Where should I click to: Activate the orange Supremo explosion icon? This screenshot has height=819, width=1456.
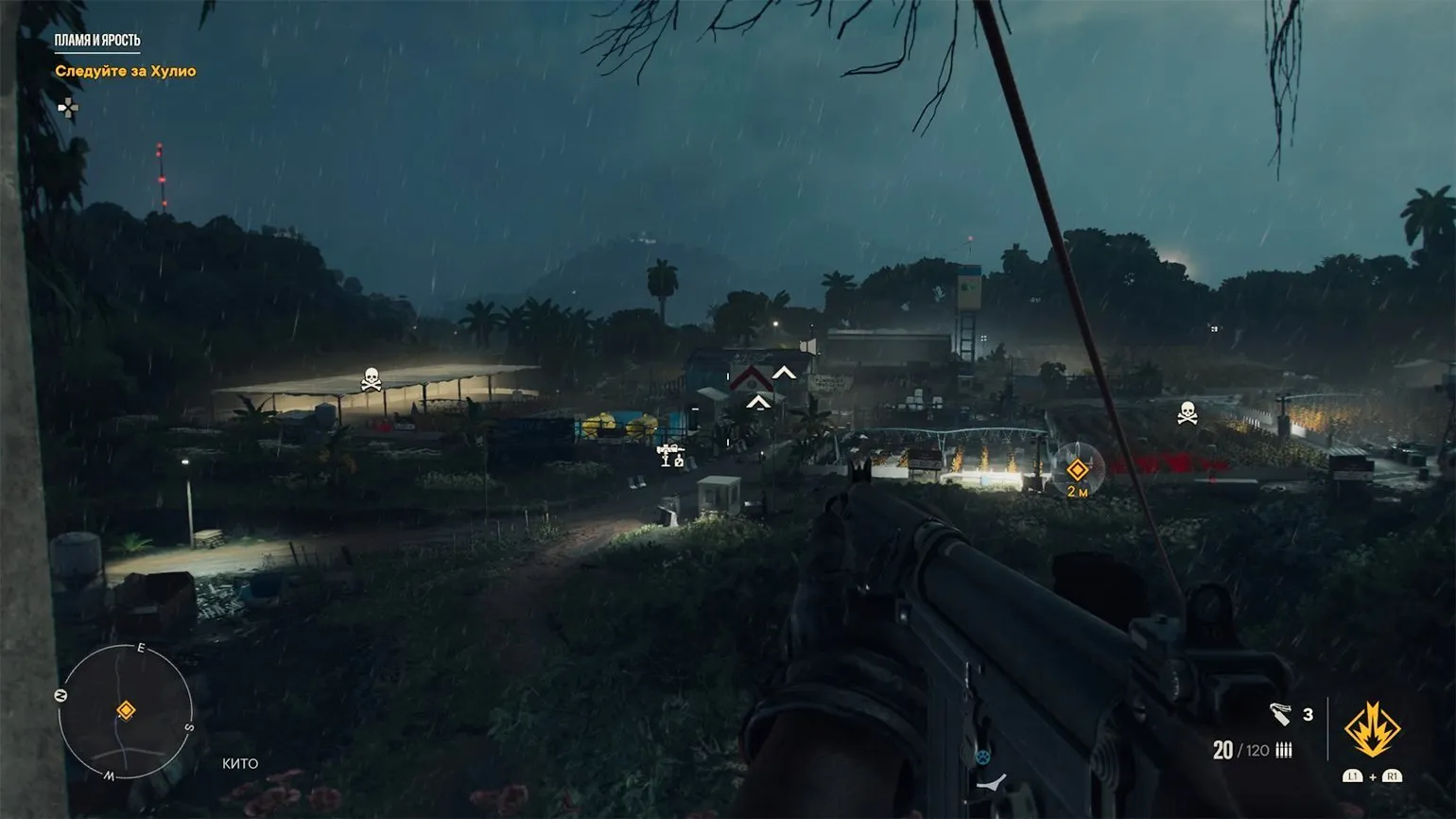click(x=1372, y=730)
